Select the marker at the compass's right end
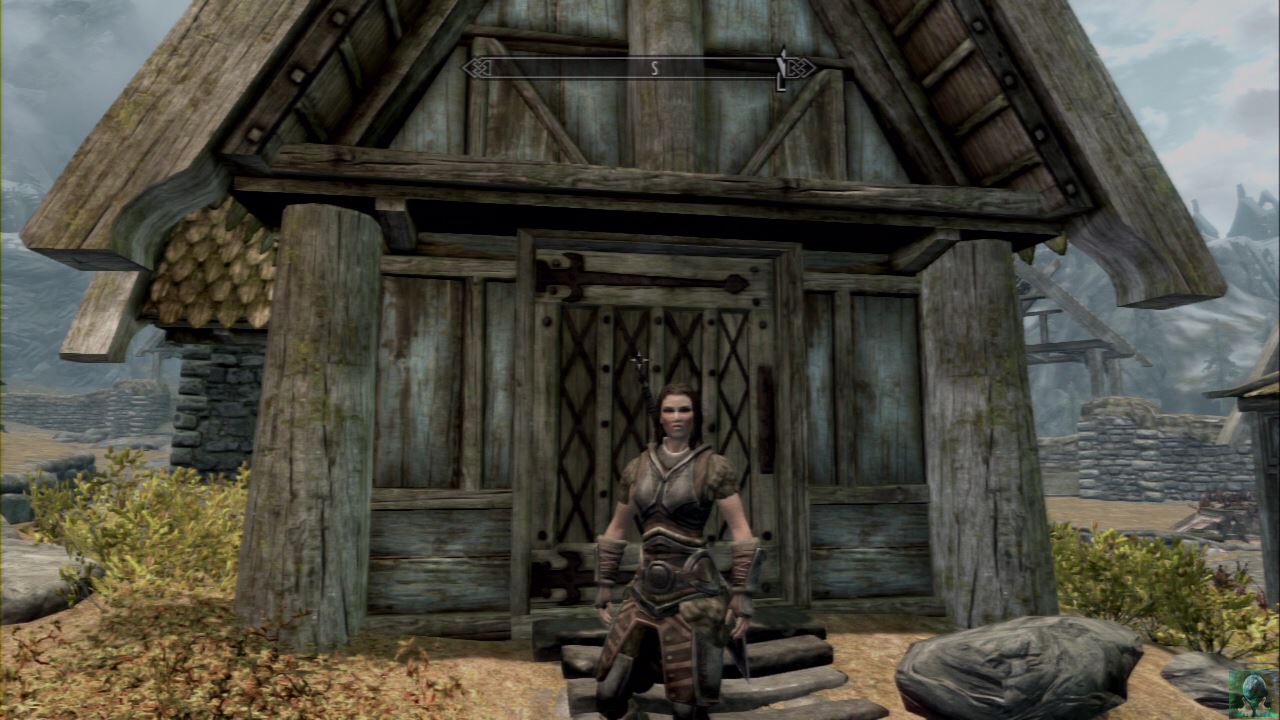Screen dimensions: 1280x720 coord(781,68)
